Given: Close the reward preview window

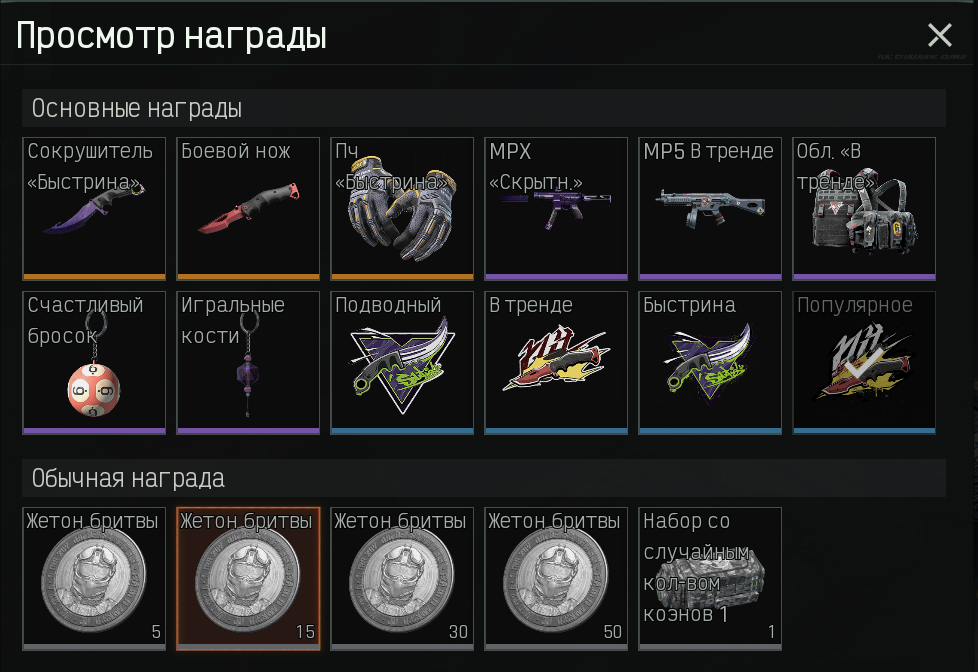Looking at the screenshot, I should tap(939, 36).
